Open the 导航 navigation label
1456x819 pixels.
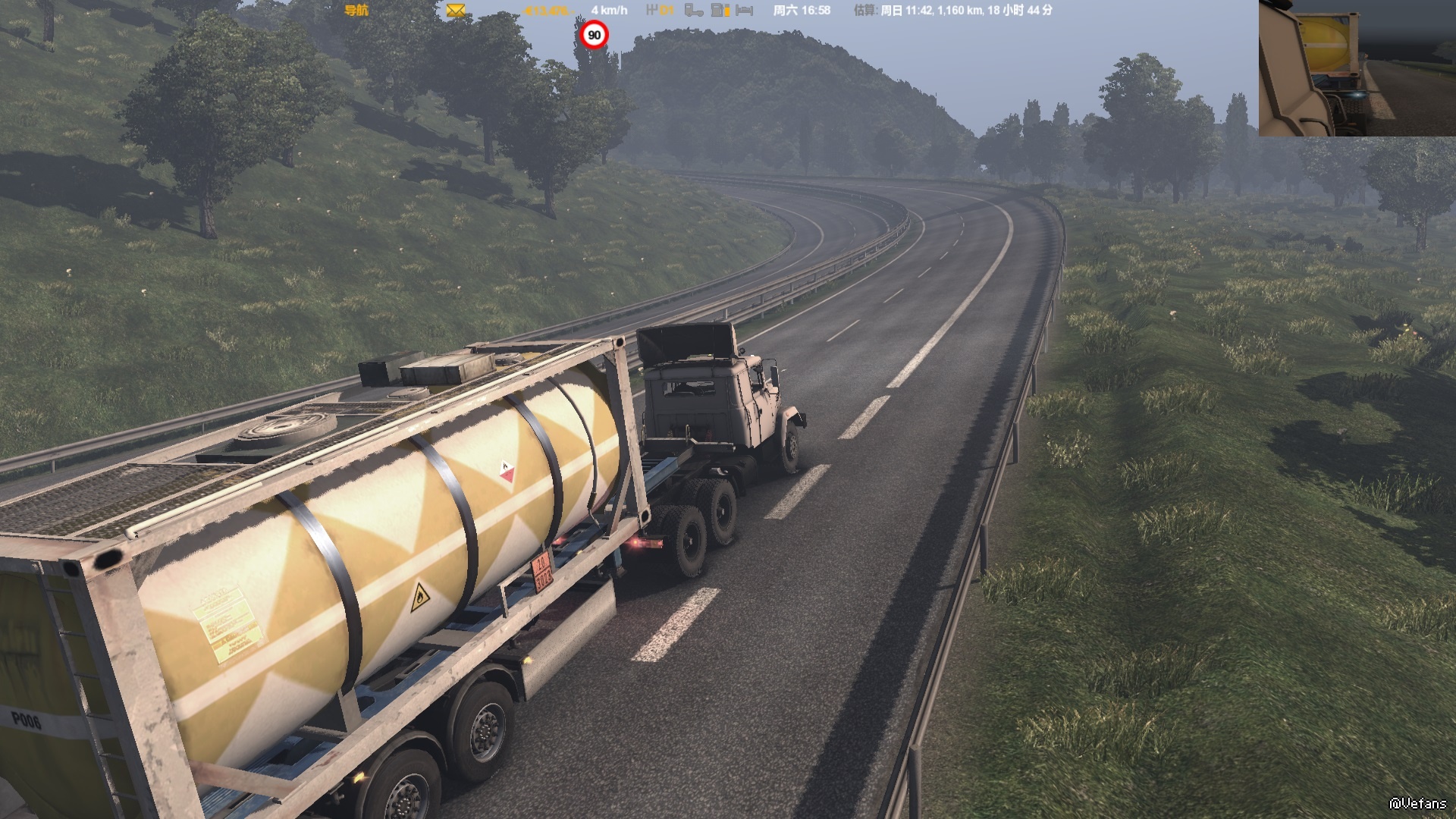point(356,11)
